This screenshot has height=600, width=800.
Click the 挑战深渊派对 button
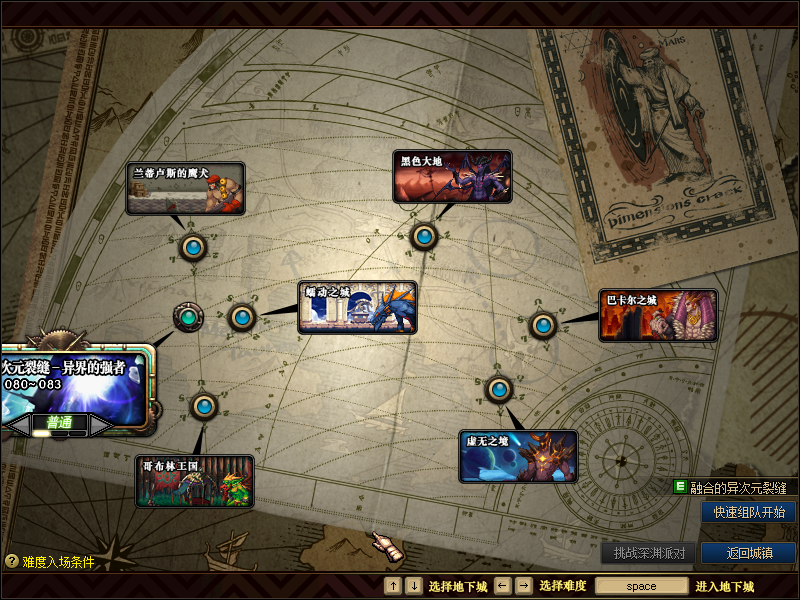(x=649, y=553)
